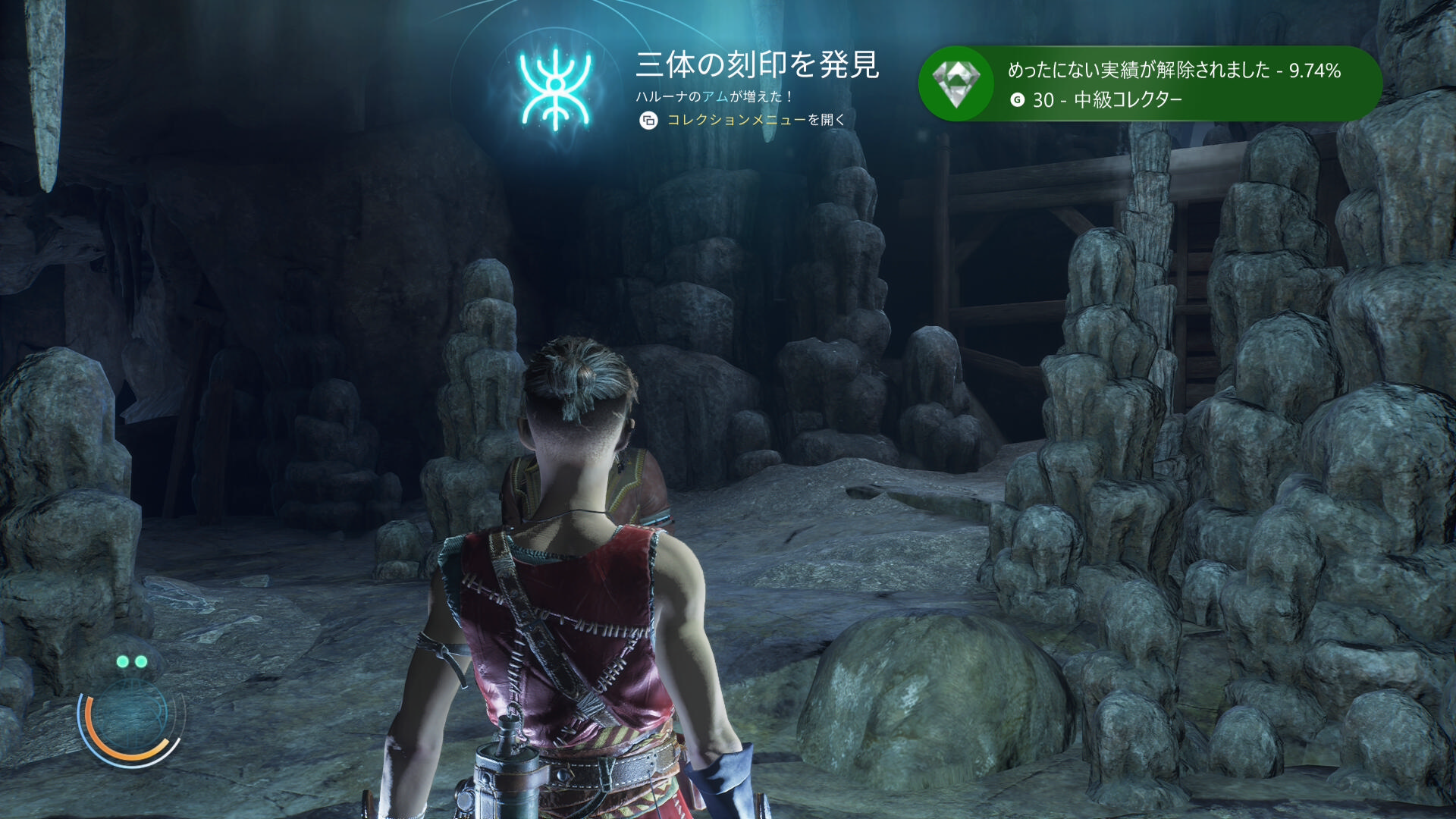The height and width of the screenshot is (819, 1456).
Task: Click the glowing triad marking discovery icon
Action: 555,89
